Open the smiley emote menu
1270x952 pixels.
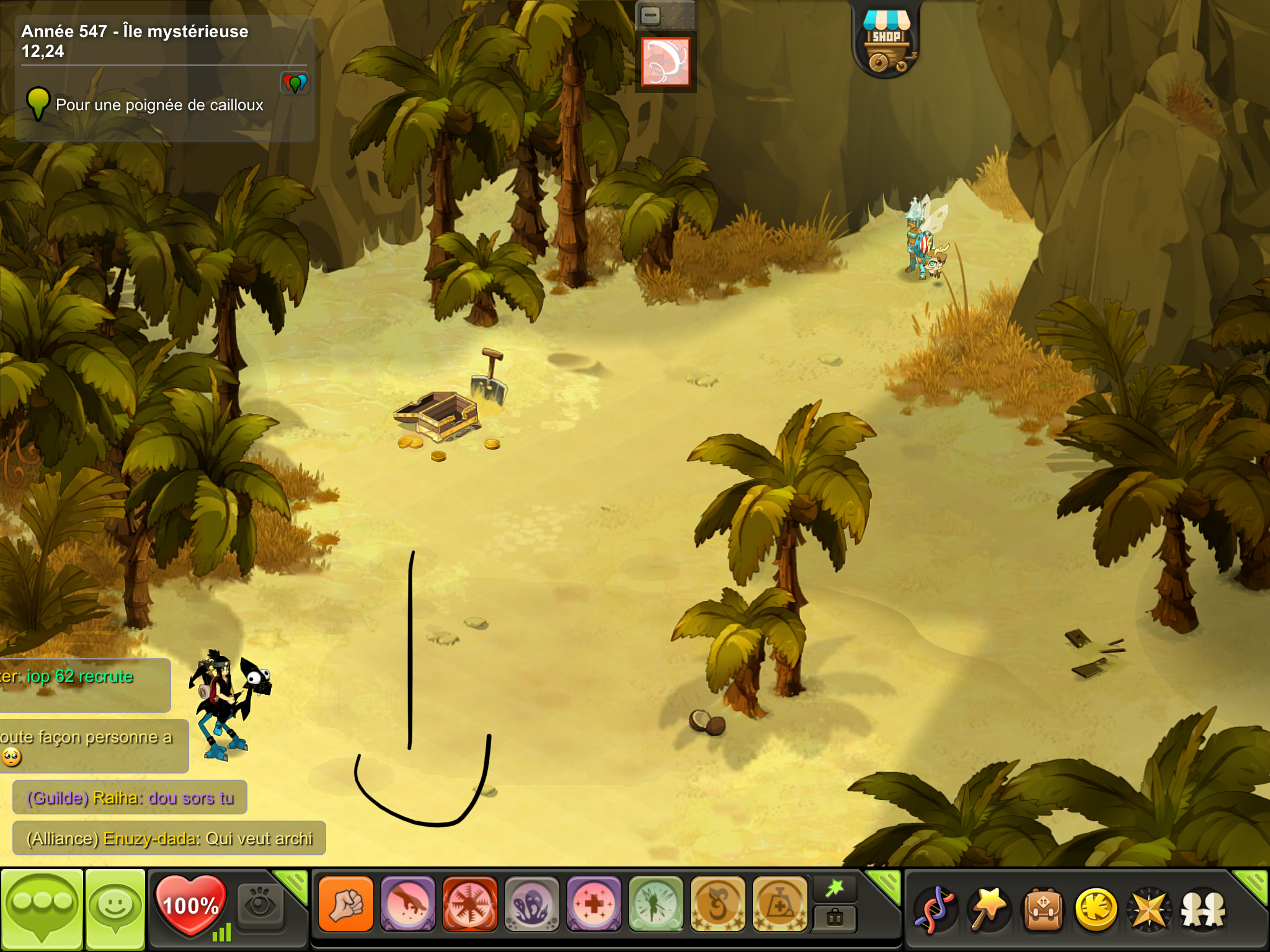(x=115, y=908)
